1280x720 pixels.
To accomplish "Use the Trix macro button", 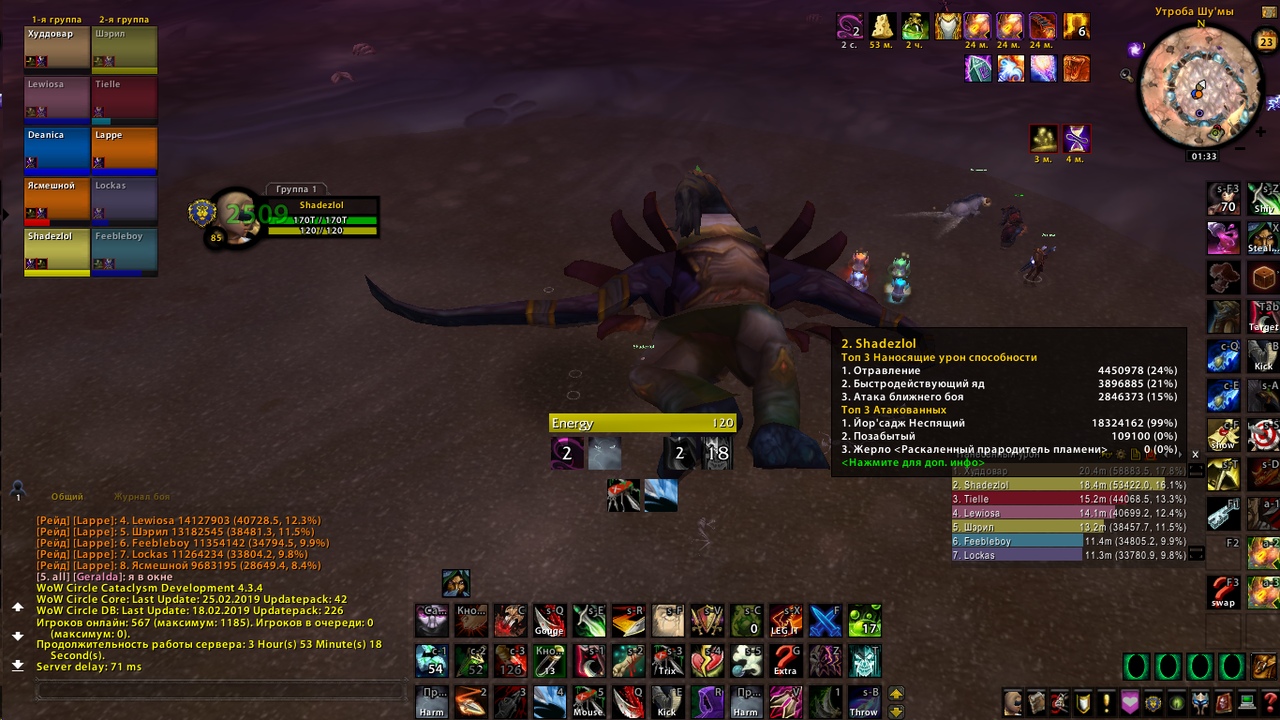I will (667, 661).
